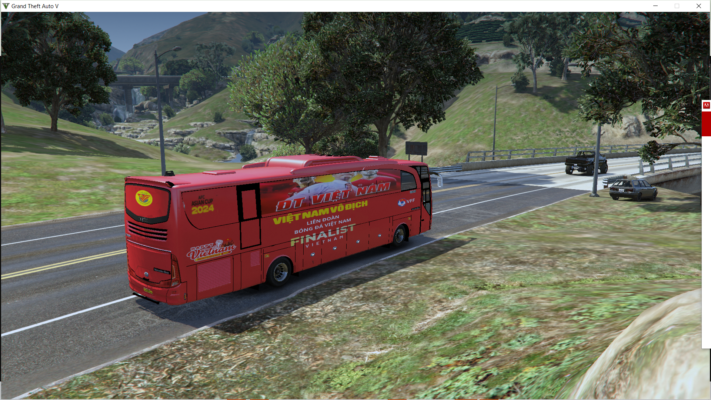The image size is (711, 400).
Task: Maximize the game window
Action: [677, 6]
